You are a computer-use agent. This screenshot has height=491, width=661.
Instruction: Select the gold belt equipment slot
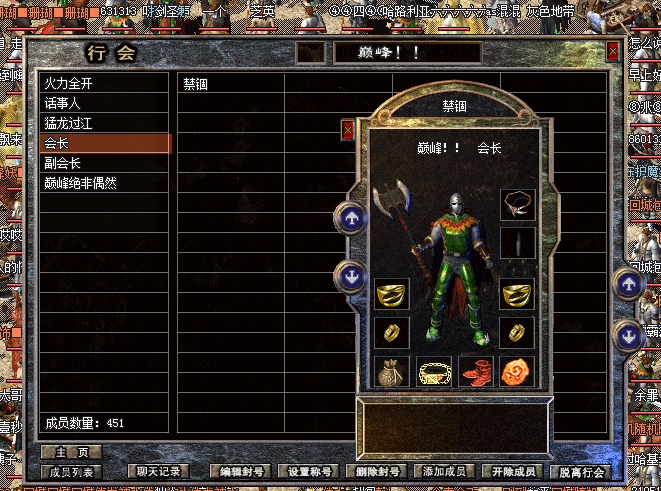tap(434, 372)
